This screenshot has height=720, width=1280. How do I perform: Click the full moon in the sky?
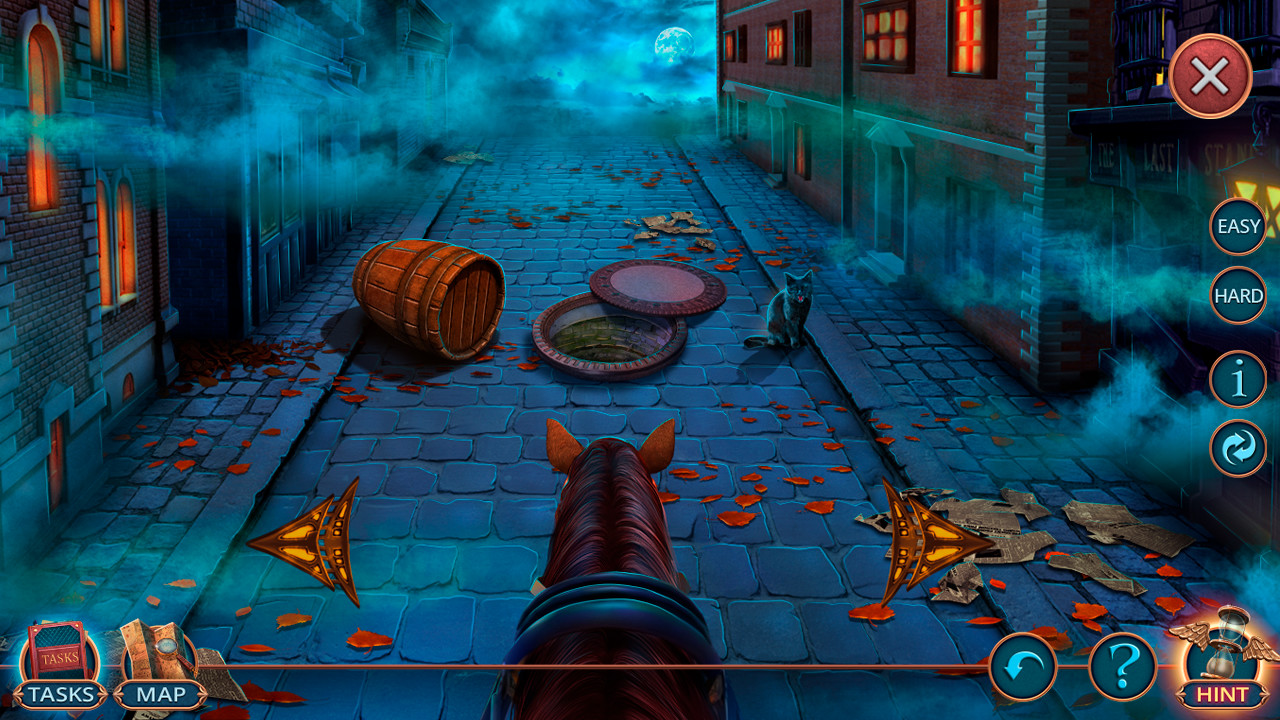tap(673, 42)
